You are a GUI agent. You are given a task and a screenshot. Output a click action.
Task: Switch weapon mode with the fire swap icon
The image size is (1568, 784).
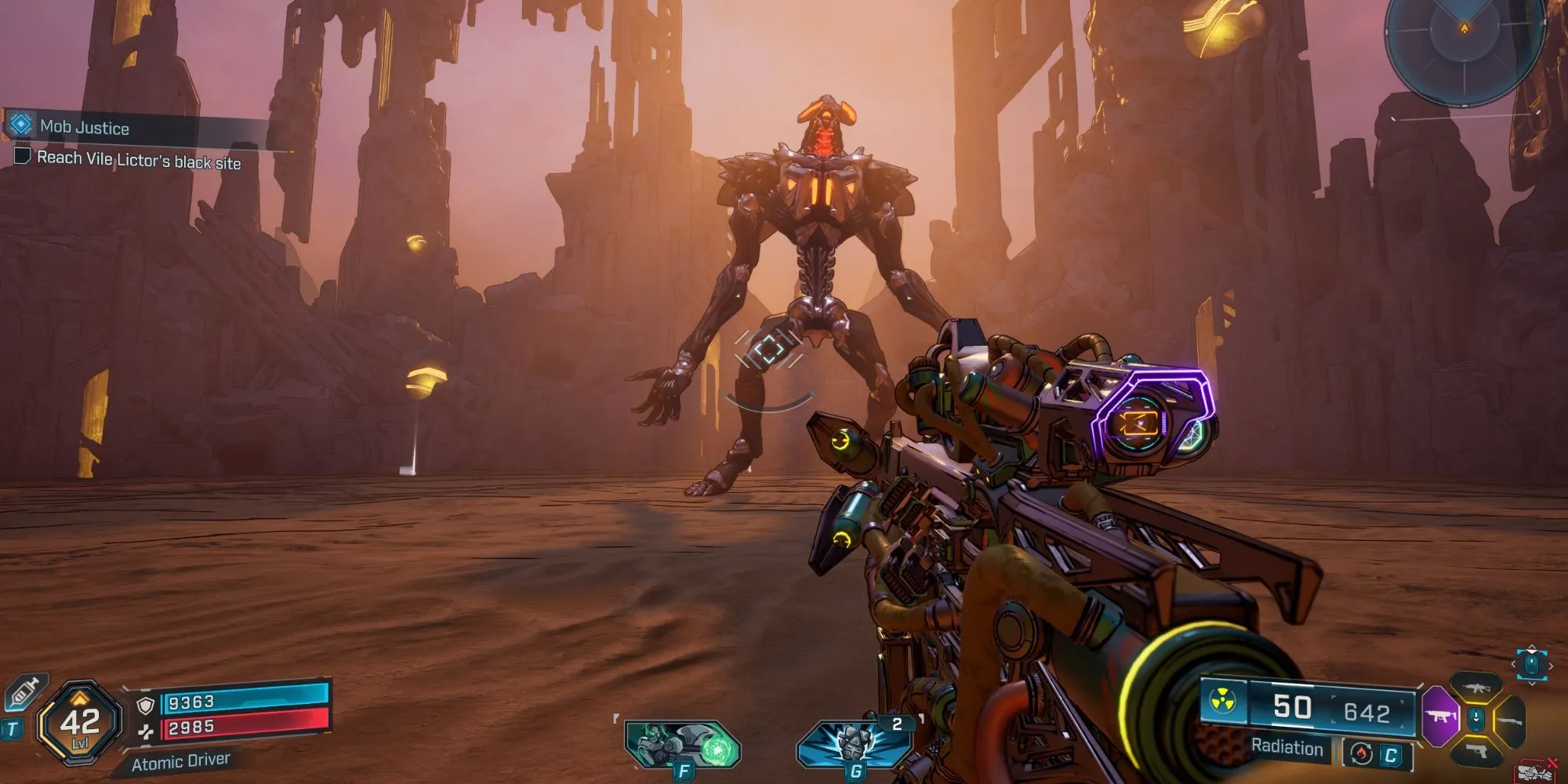tap(1362, 754)
